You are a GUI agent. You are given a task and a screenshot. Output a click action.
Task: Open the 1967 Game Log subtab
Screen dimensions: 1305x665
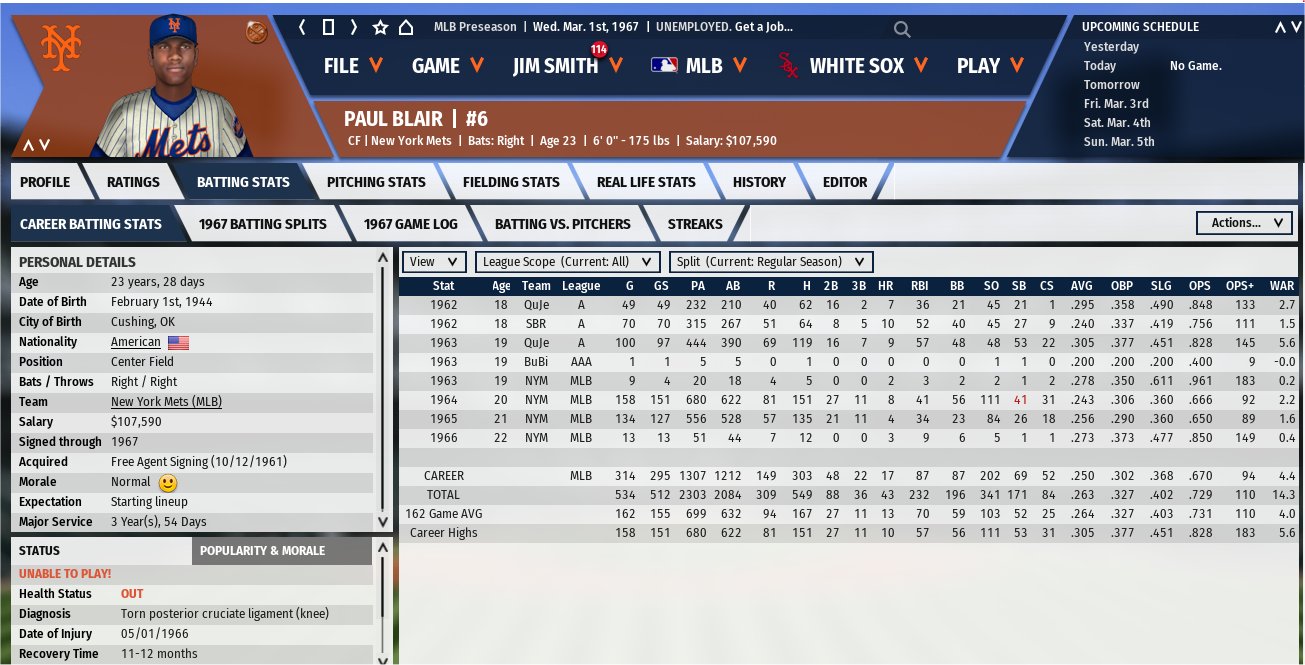click(405, 224)
